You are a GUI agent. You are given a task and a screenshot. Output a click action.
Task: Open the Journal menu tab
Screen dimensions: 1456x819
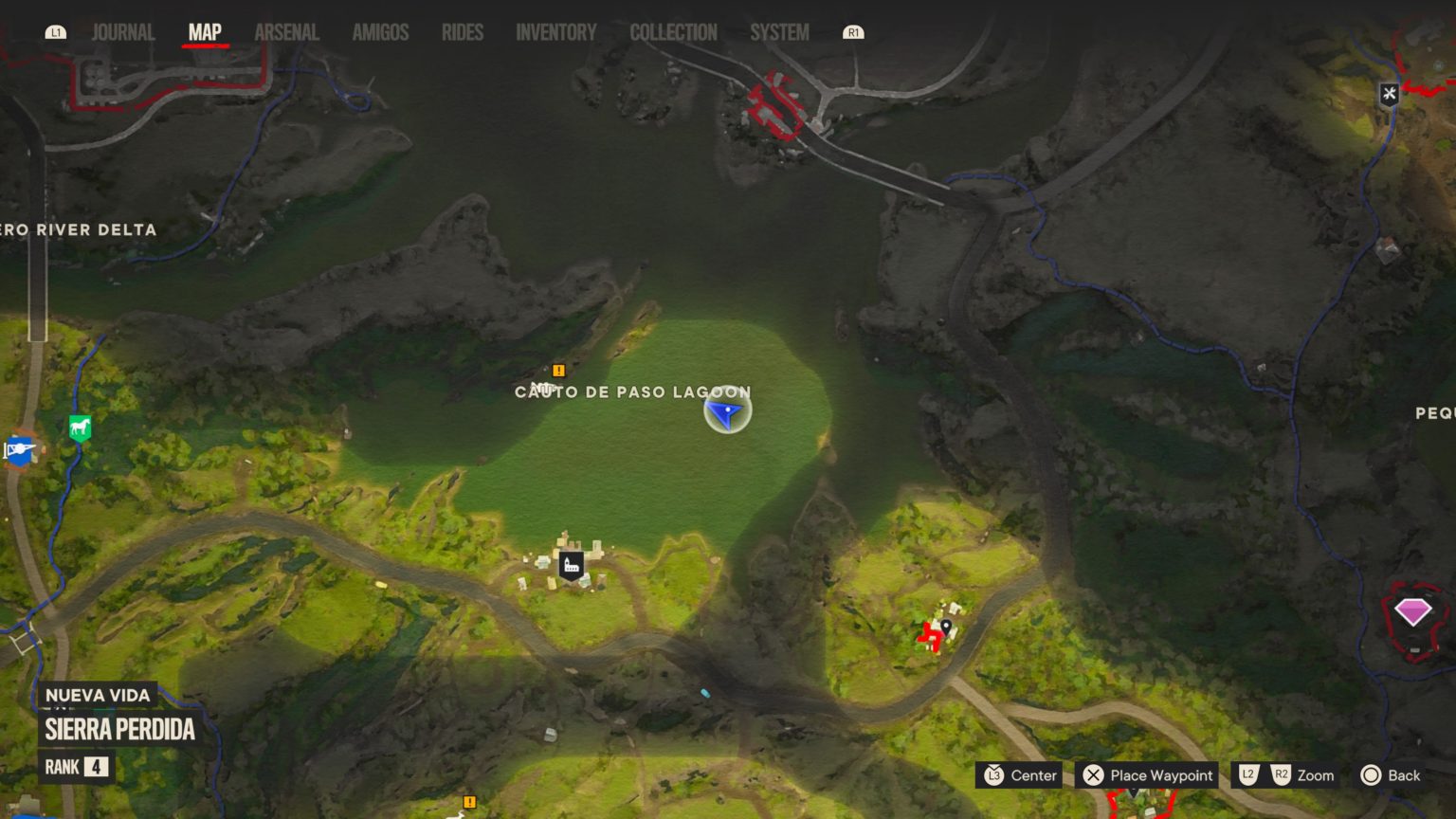(x=122, y=31)
